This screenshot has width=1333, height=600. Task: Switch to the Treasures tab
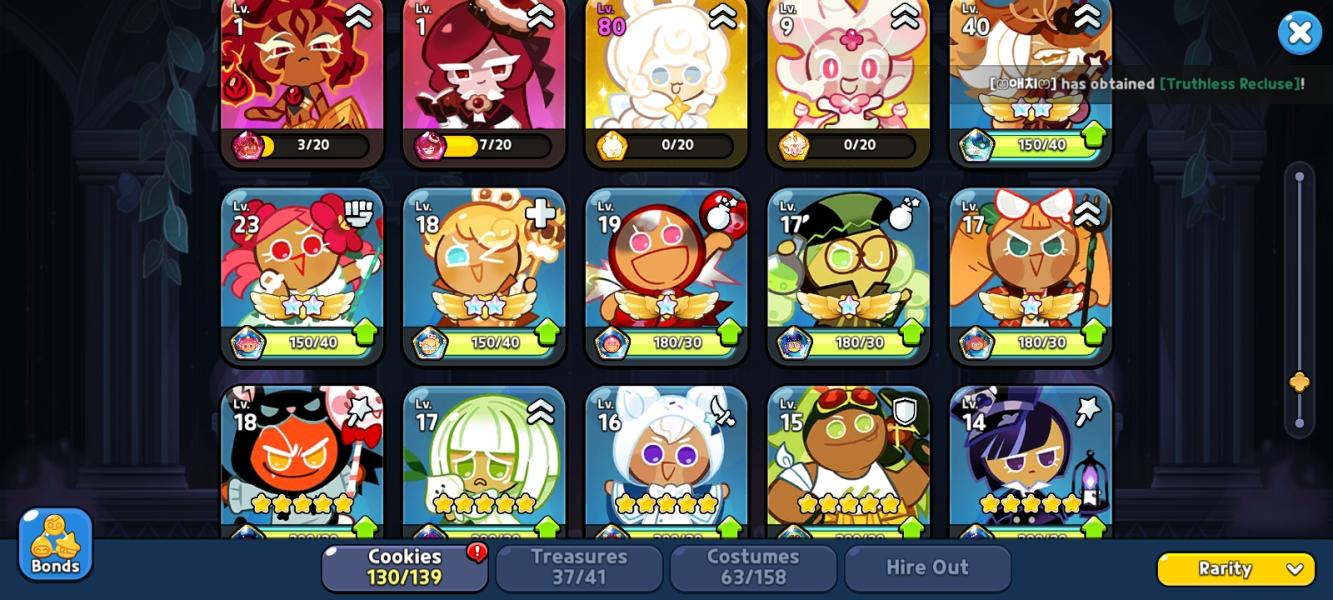[579, 567]
